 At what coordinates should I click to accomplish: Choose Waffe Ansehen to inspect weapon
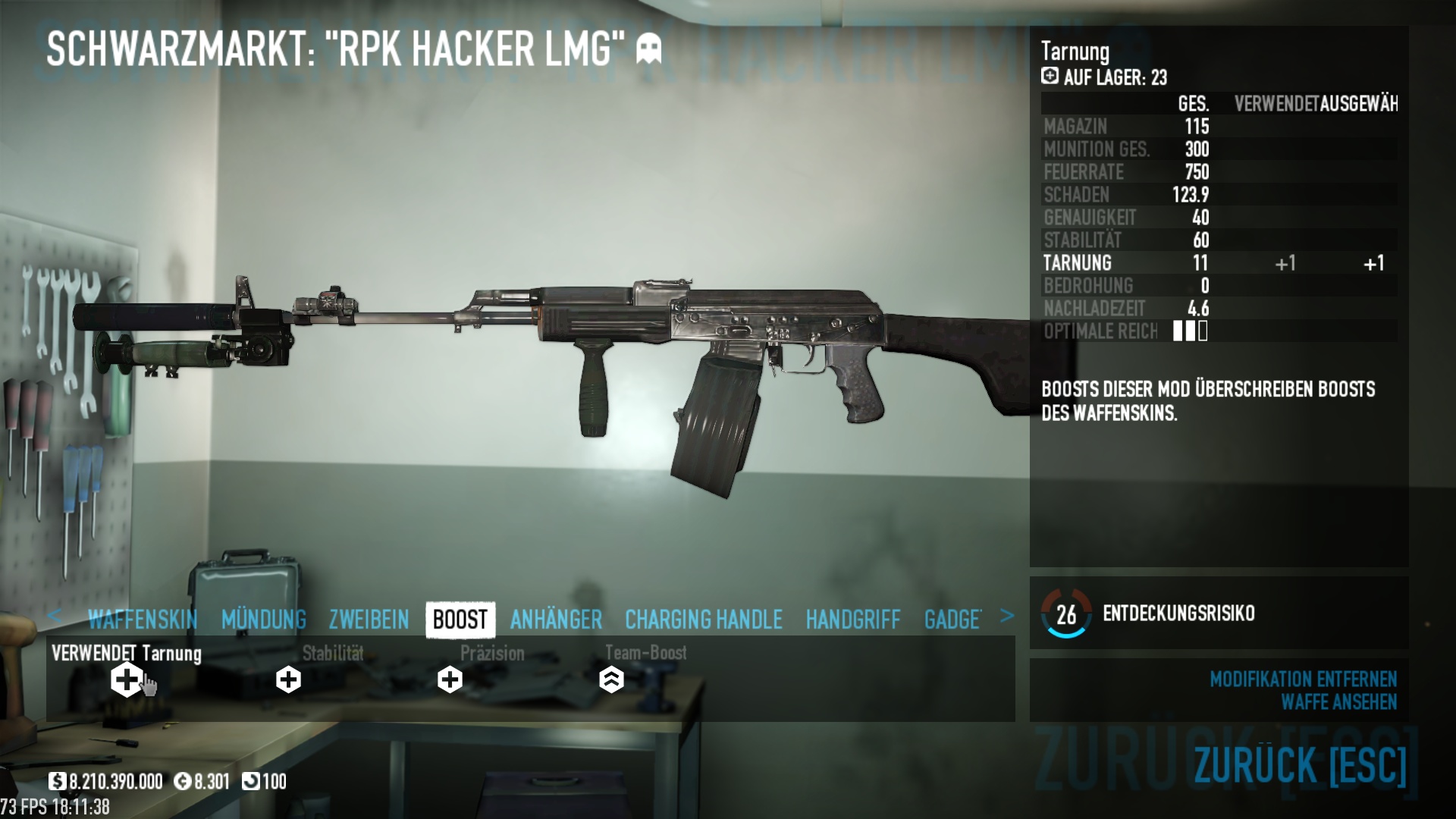(1338, 702)
